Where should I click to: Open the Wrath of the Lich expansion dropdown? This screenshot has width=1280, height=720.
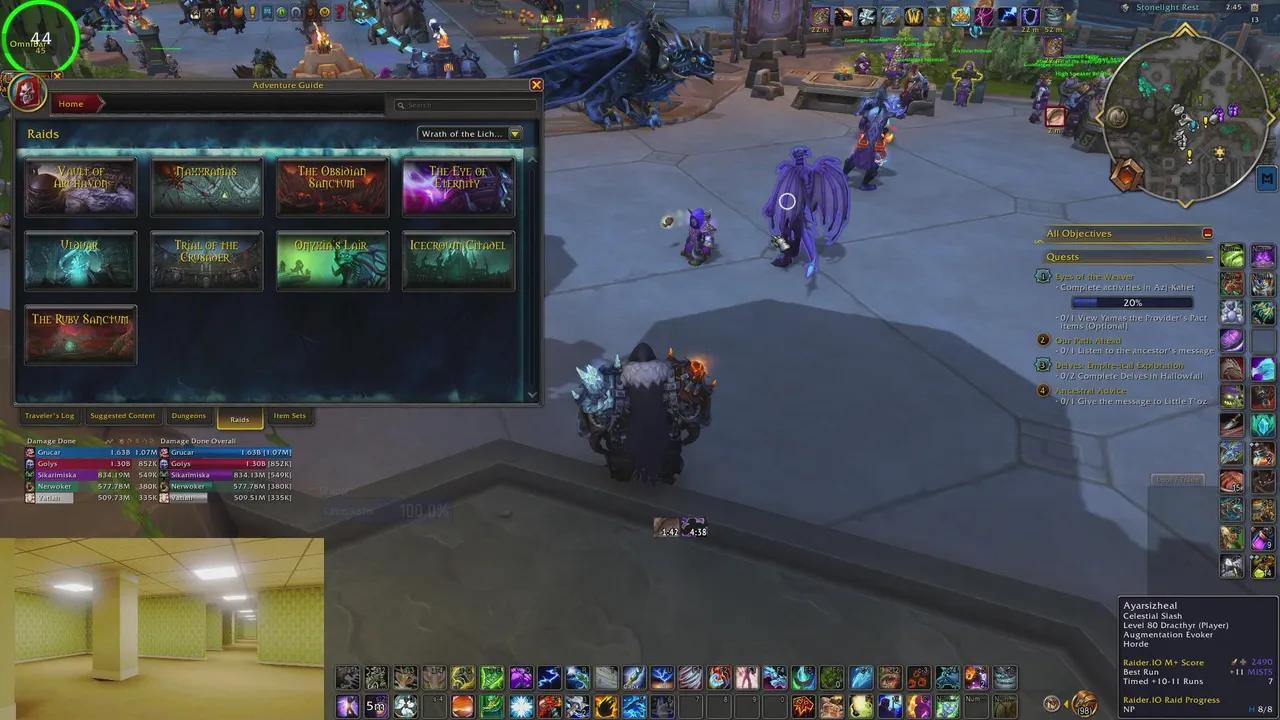[x=470, y=133]
